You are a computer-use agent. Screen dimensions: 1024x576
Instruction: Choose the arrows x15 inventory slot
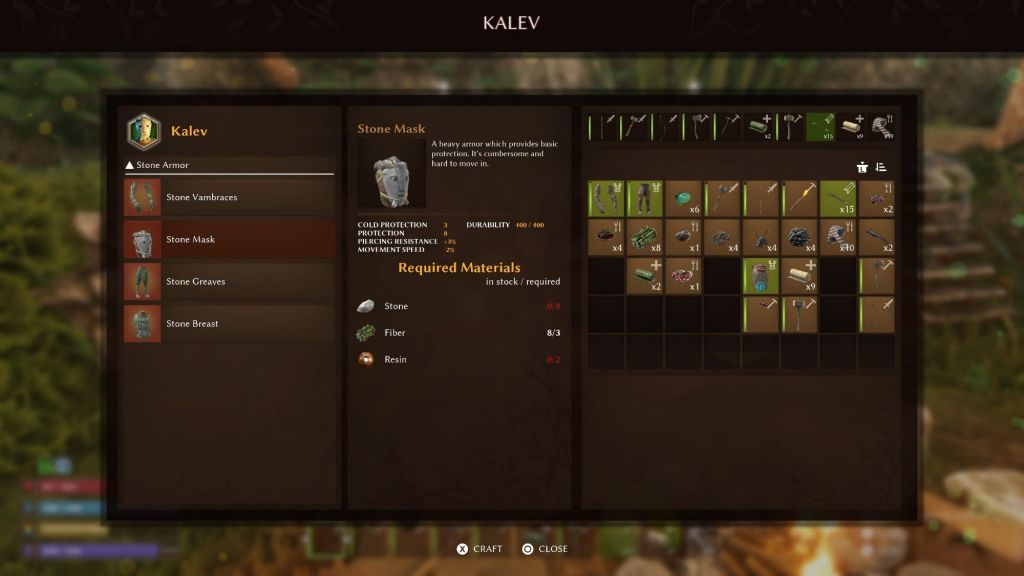(838, 198)
